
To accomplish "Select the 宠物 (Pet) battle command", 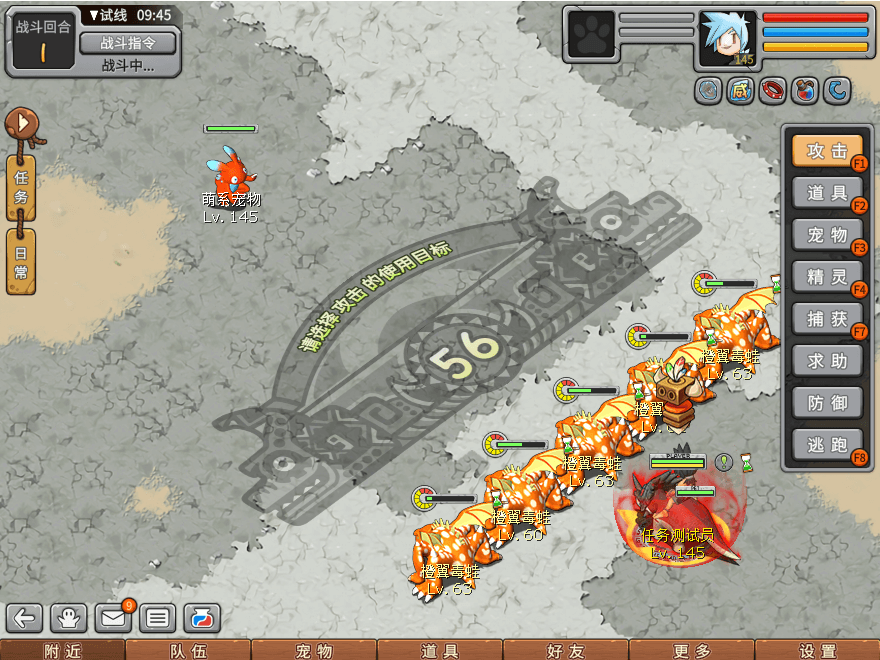I will pos(827,236).
